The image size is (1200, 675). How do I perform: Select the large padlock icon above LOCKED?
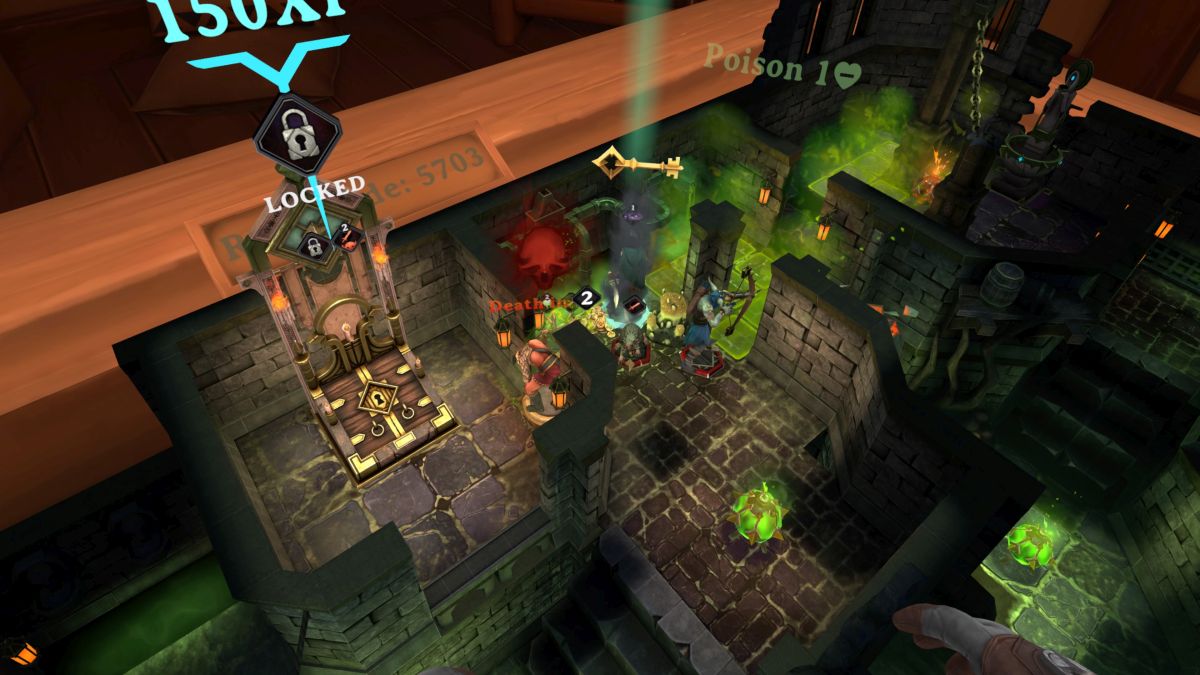tap(297, 135)
